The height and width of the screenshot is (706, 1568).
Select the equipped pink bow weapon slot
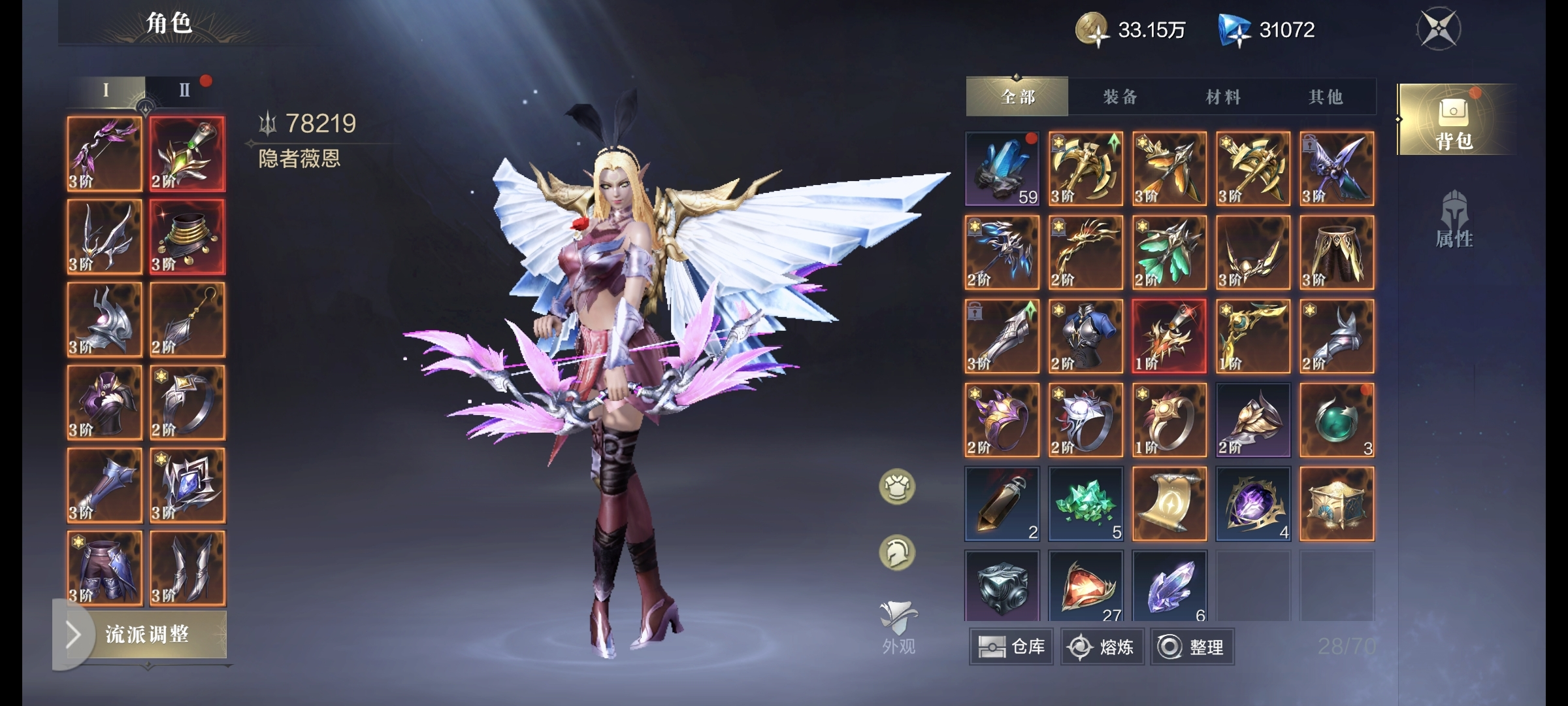105,154
